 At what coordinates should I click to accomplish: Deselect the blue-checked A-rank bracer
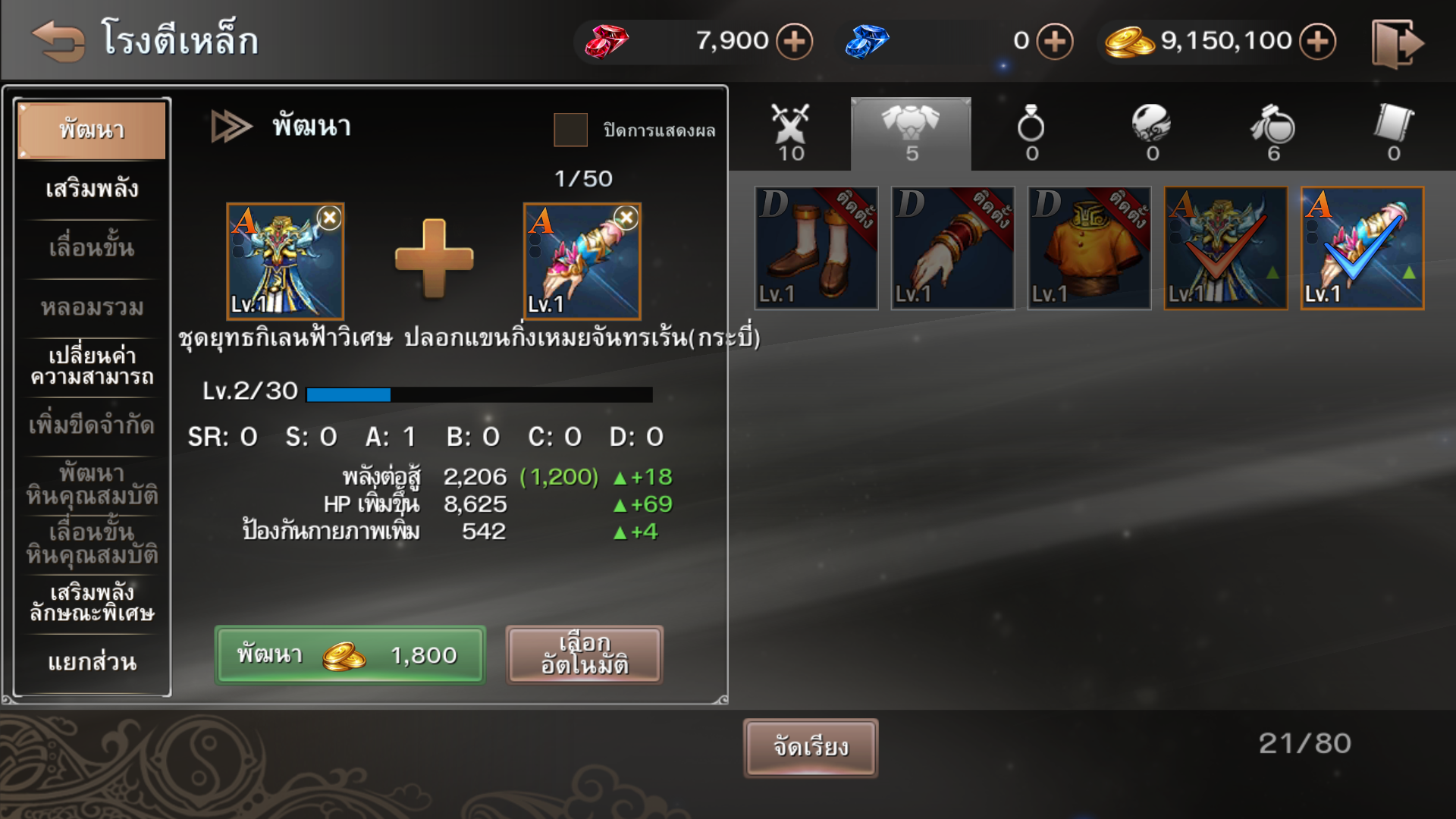(x=1362, y=248)
